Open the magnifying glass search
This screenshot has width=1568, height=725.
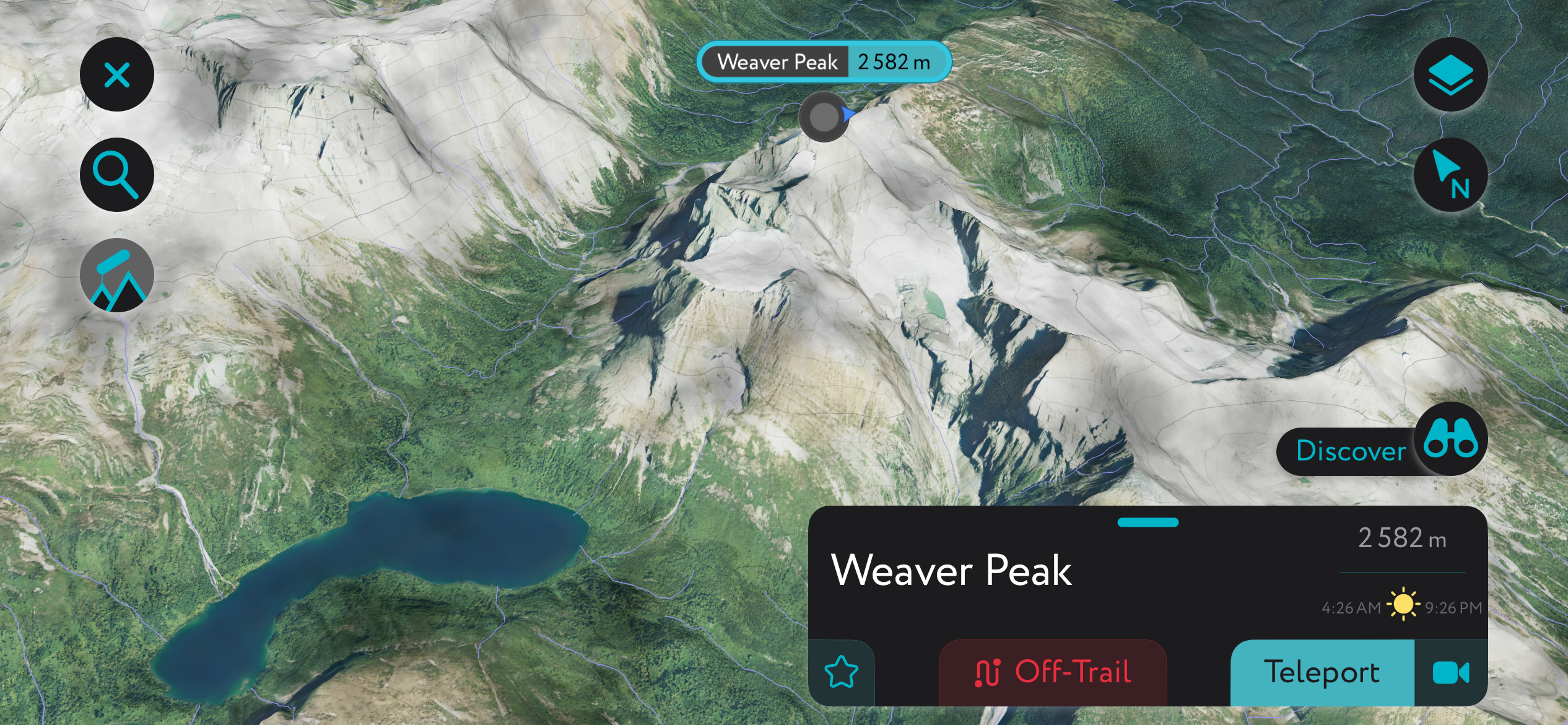click(117, 175)
